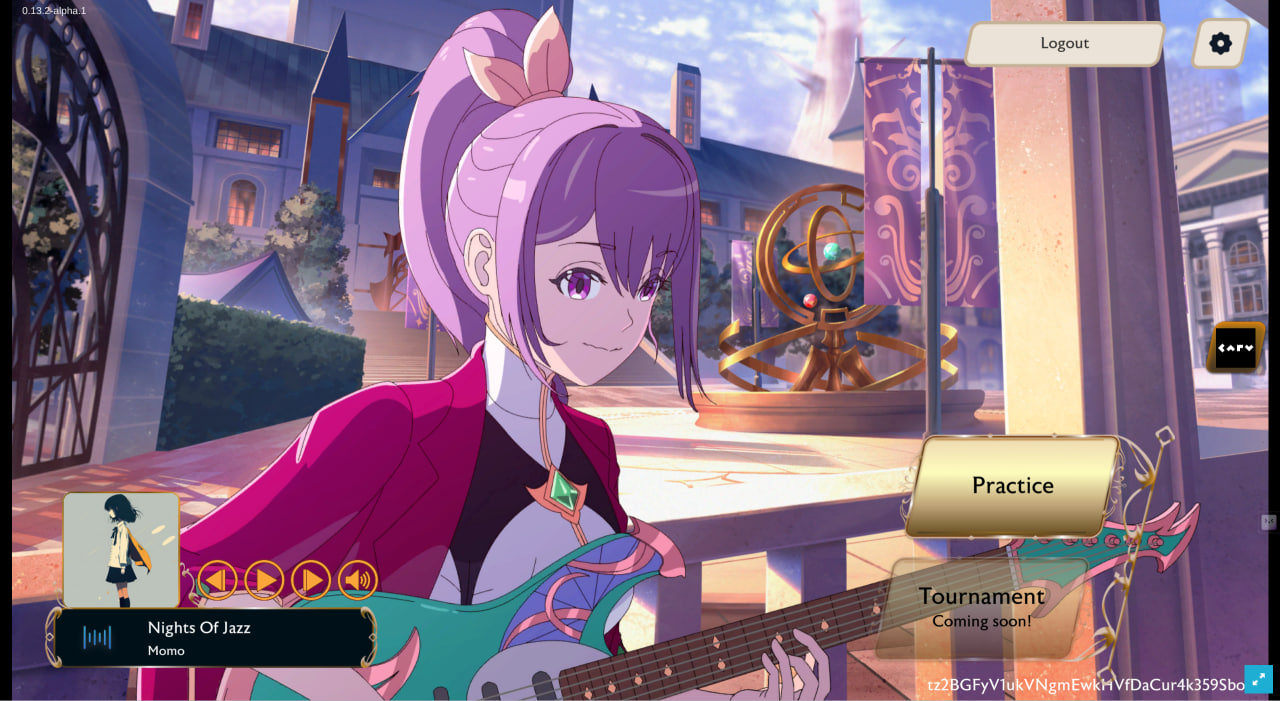The height and width of the screenshot is (701, 1280).
Task: Start Practice mode
Action: (1012, 486)
